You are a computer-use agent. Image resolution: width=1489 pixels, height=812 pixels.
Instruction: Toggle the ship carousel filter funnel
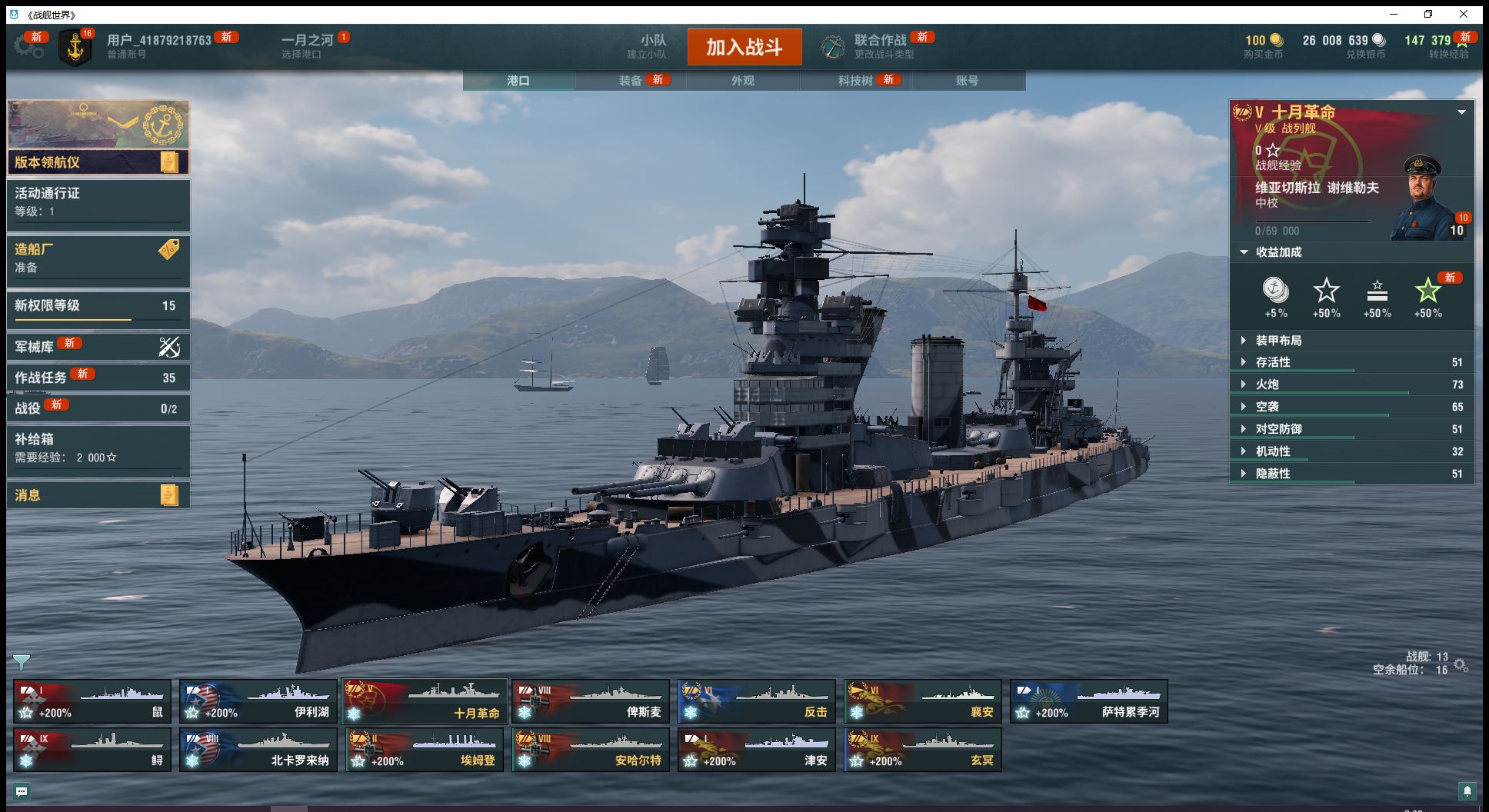click(x=22, y=661)
